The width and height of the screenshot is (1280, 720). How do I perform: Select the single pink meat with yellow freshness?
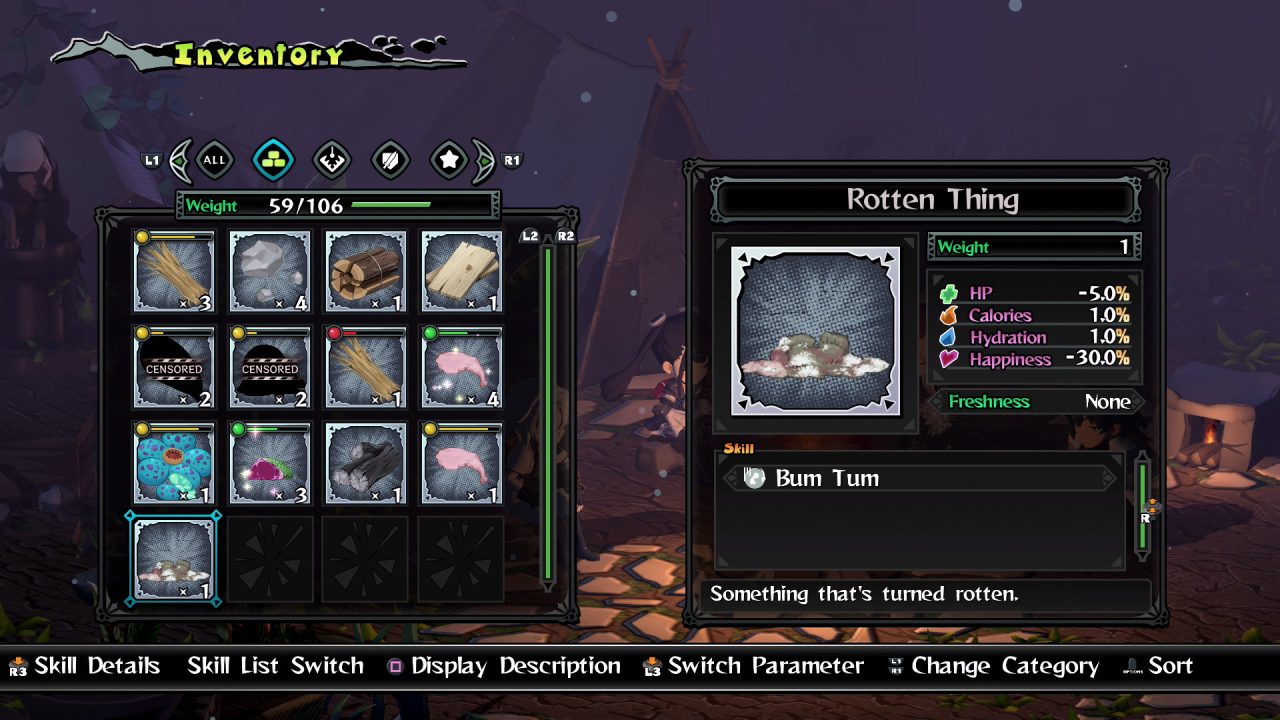click(462, 463)
